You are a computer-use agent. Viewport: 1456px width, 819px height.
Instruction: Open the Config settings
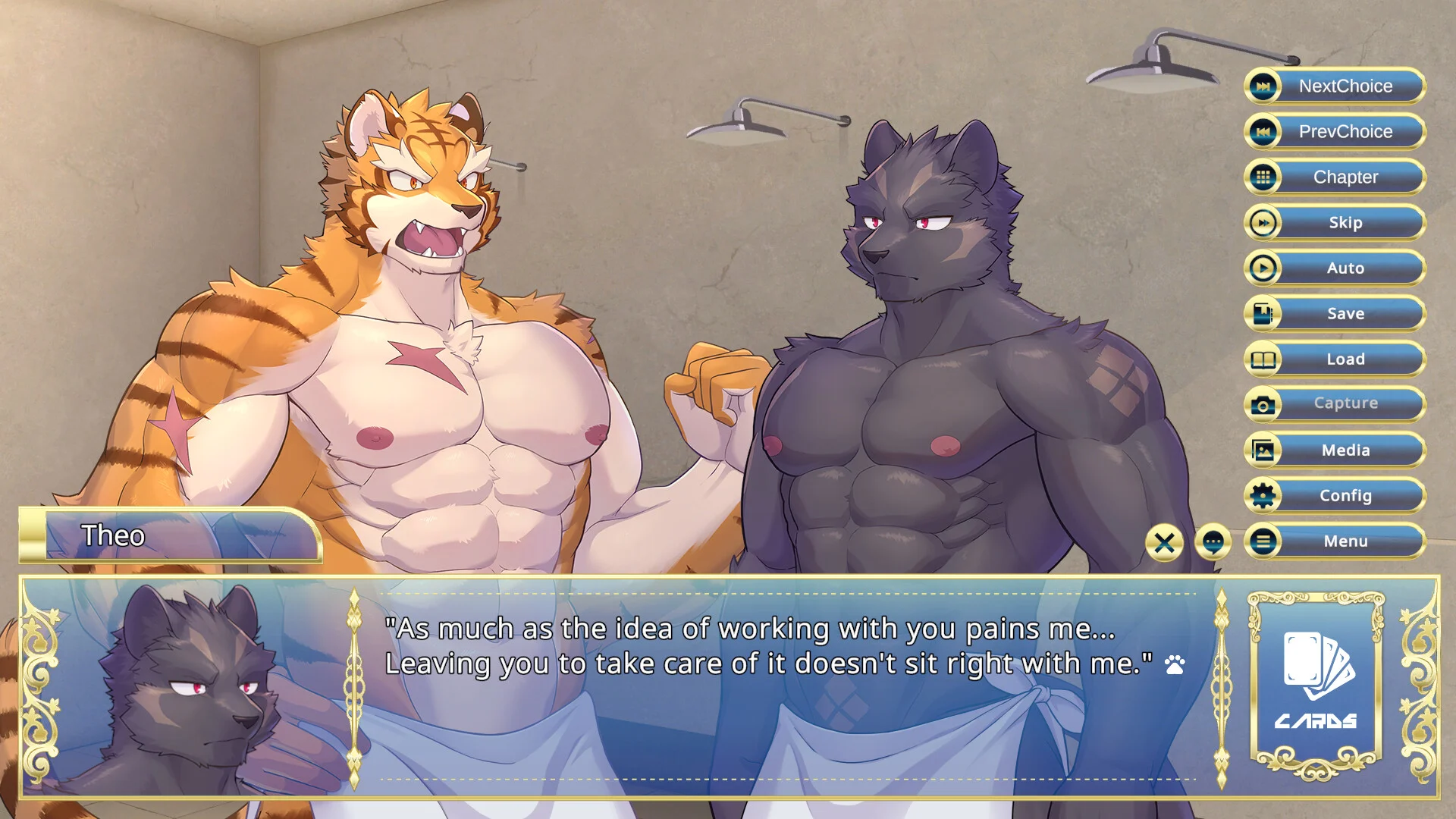click(x=1335, y=495)
